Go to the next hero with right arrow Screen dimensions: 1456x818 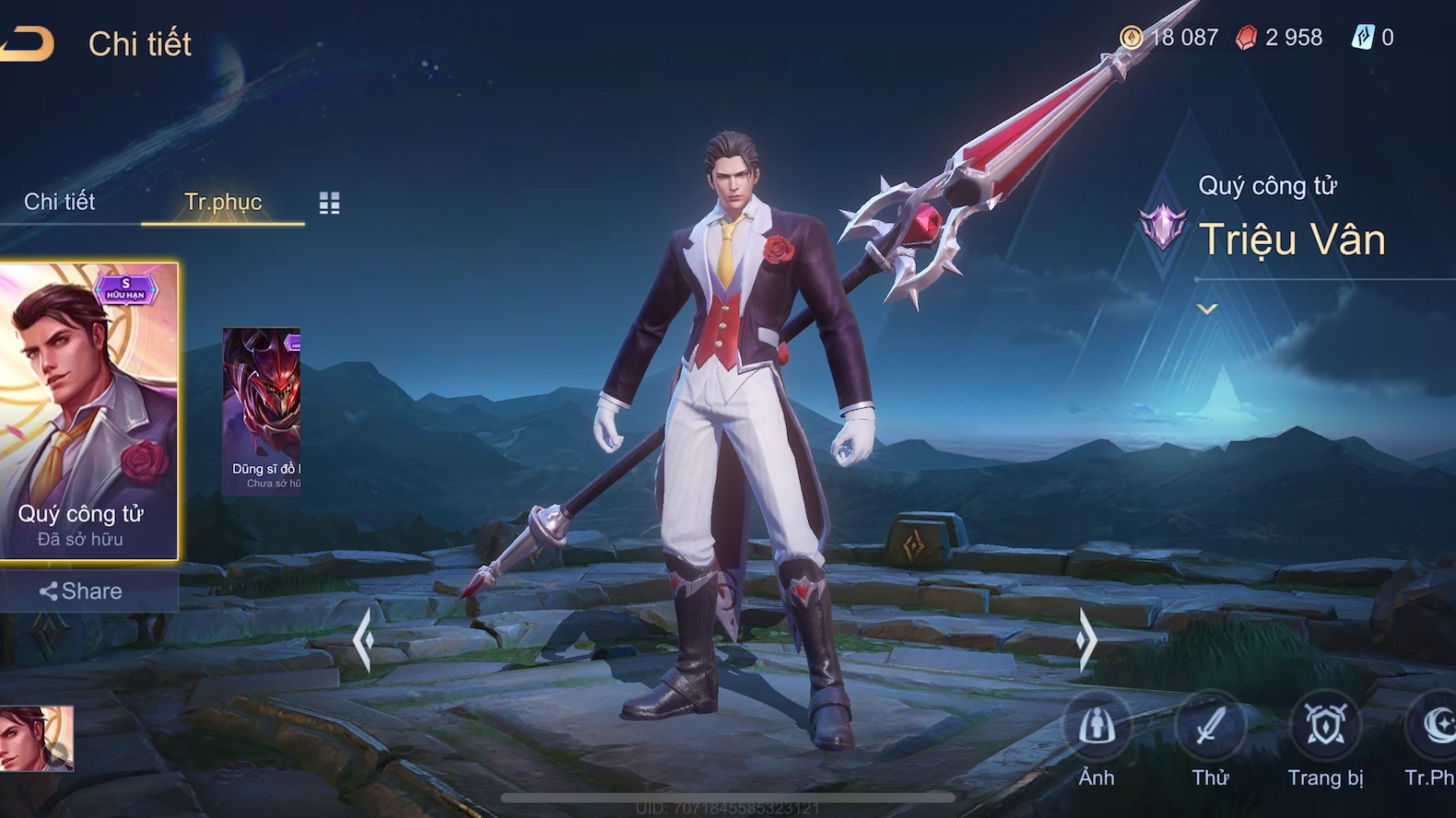1086,638
